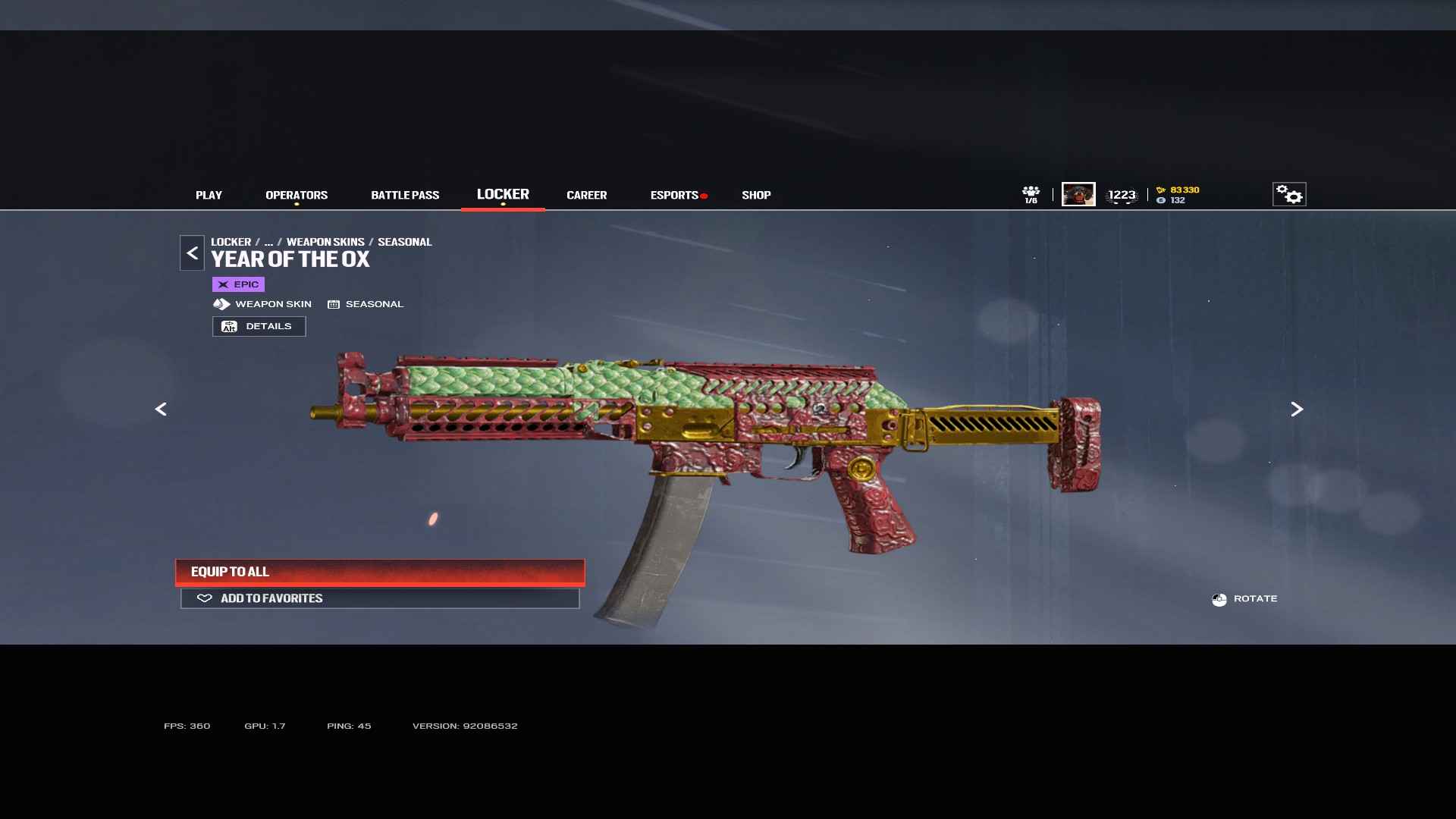Select the Locker tab
1456x819 pixels.
[503, 194]
